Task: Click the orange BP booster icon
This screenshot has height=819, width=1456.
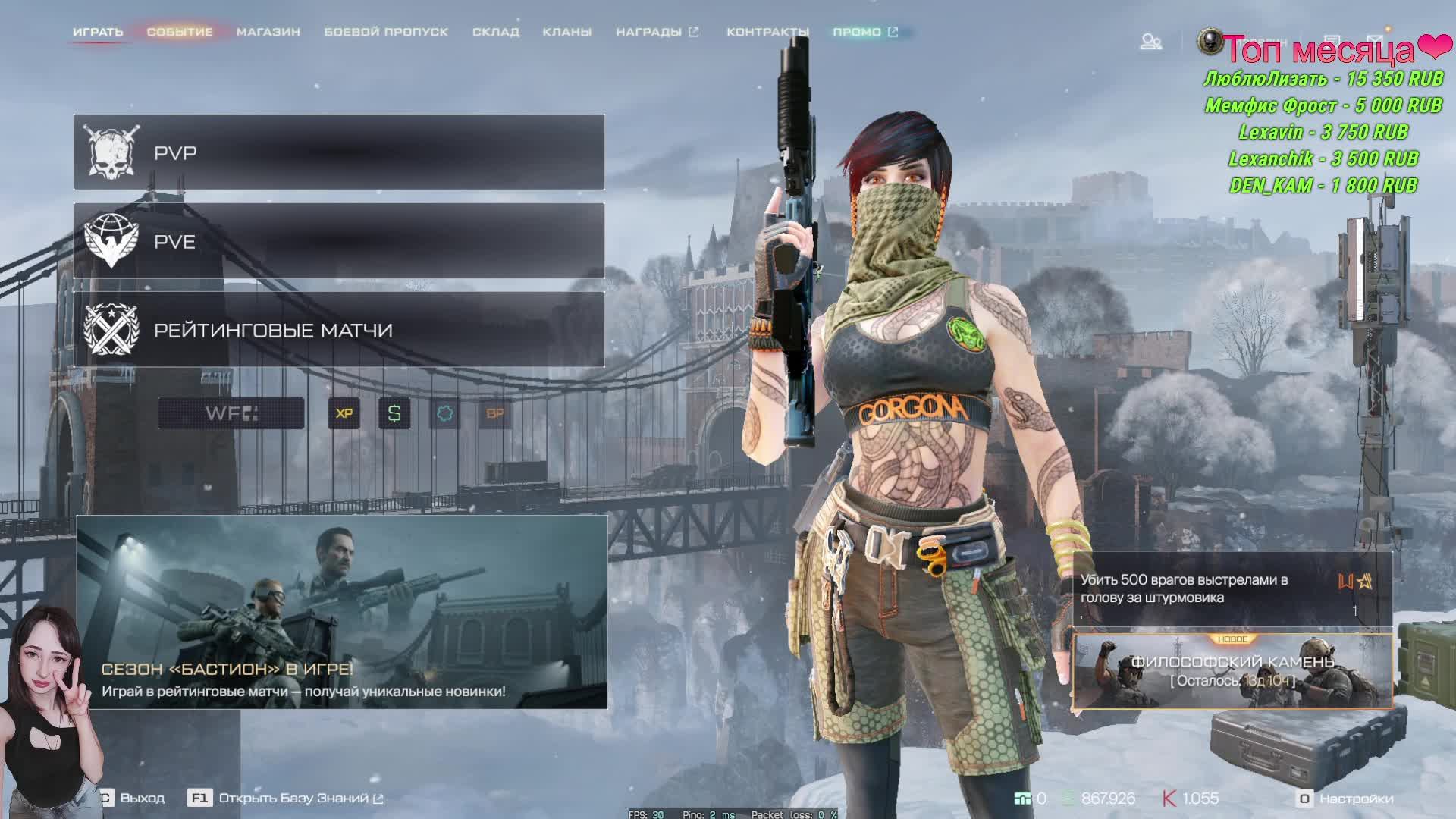Action: click(x=494, y=413)
